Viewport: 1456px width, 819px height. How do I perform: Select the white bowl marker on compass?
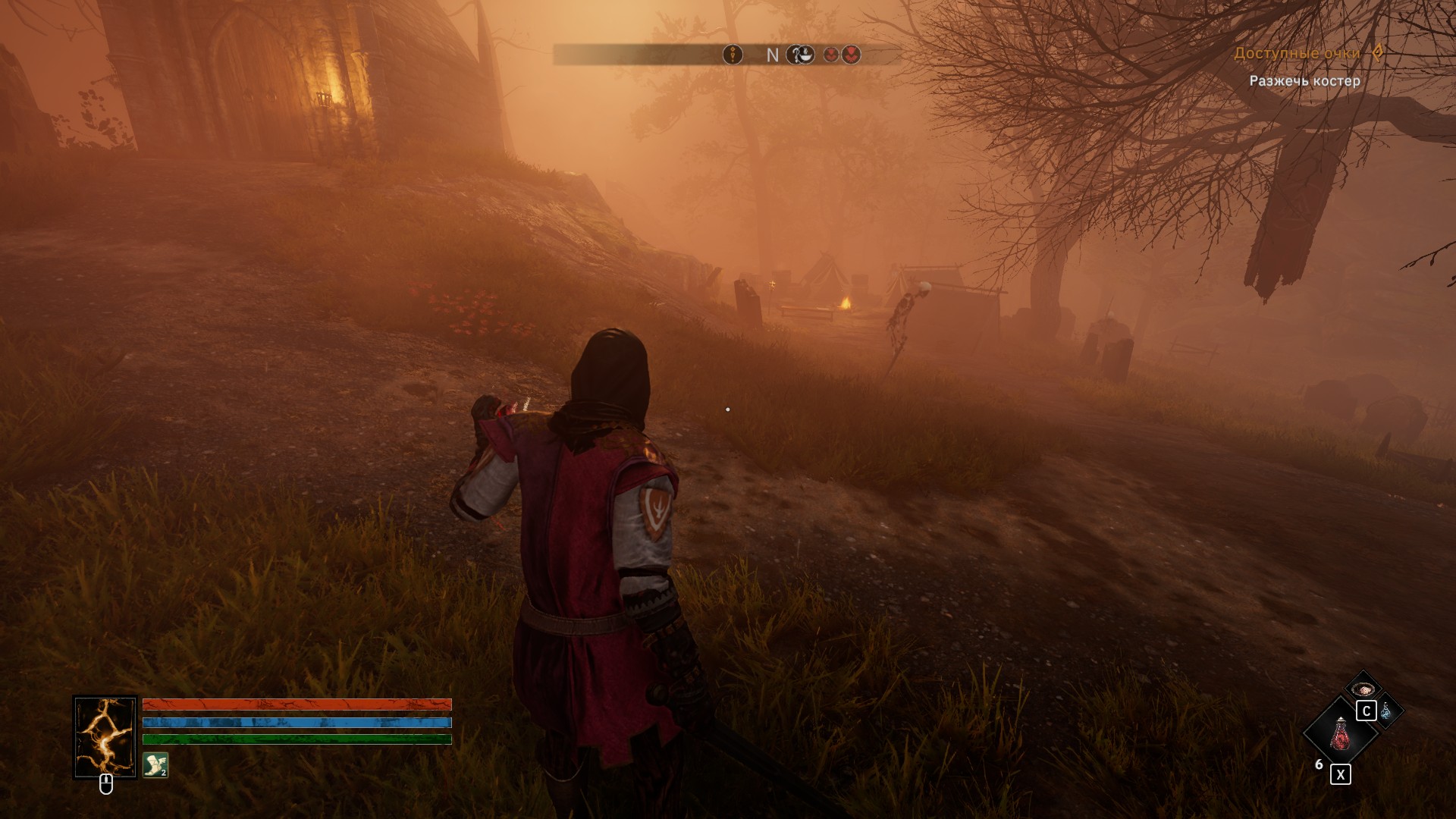click(x=800, y=55)
